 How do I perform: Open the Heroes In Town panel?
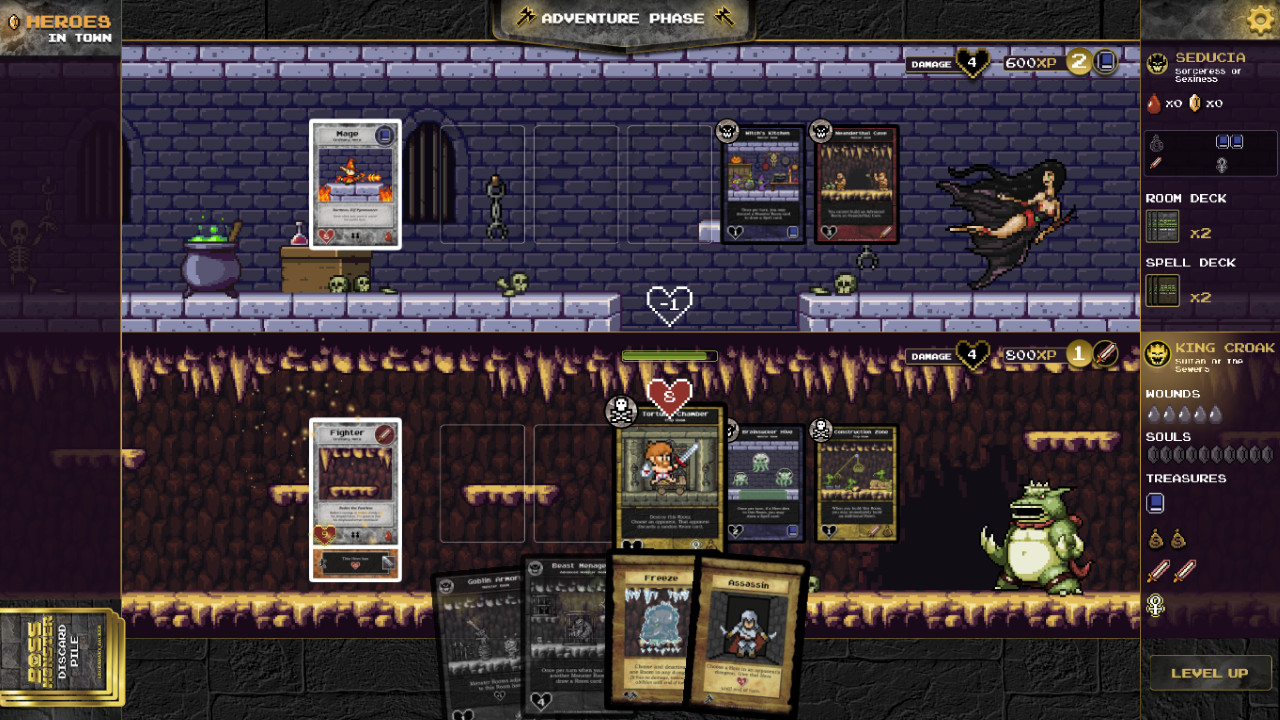[60, 27]
